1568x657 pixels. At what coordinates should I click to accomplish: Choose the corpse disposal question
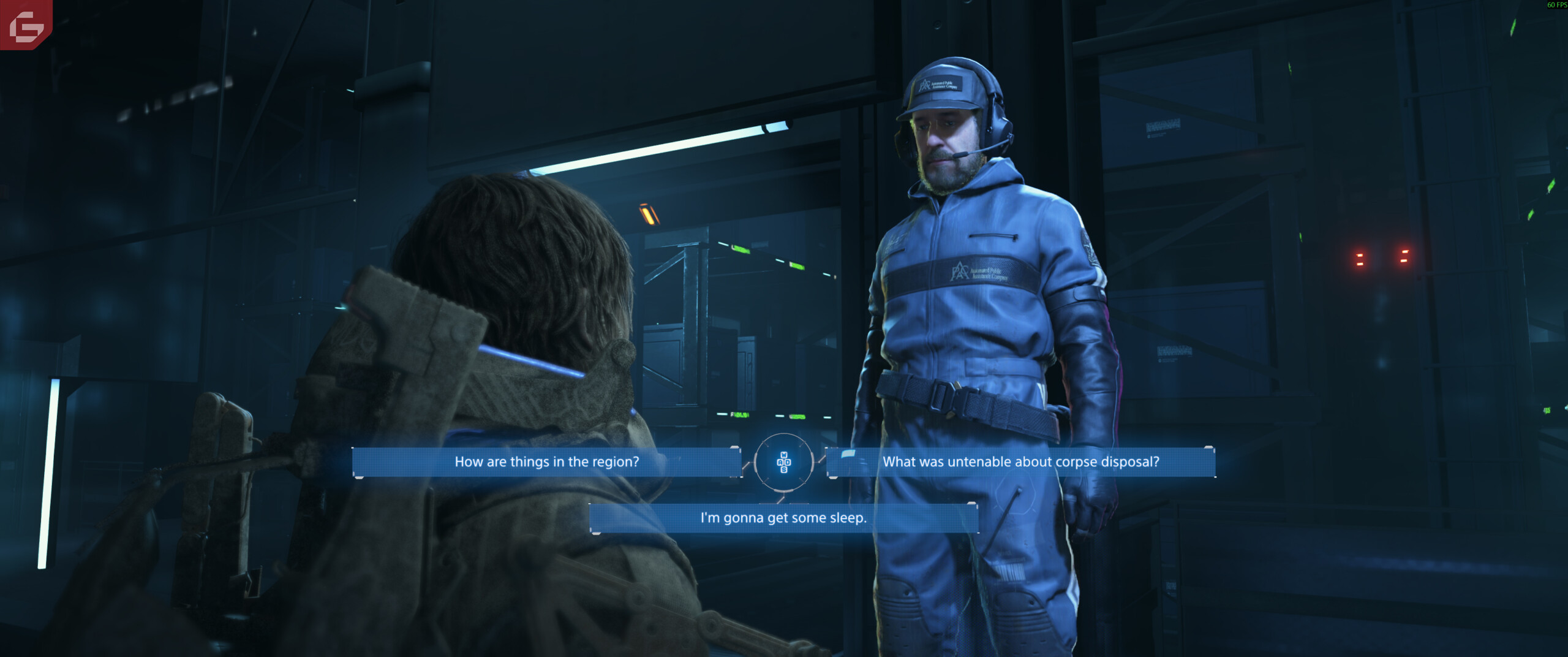[x=1020, y=462]
